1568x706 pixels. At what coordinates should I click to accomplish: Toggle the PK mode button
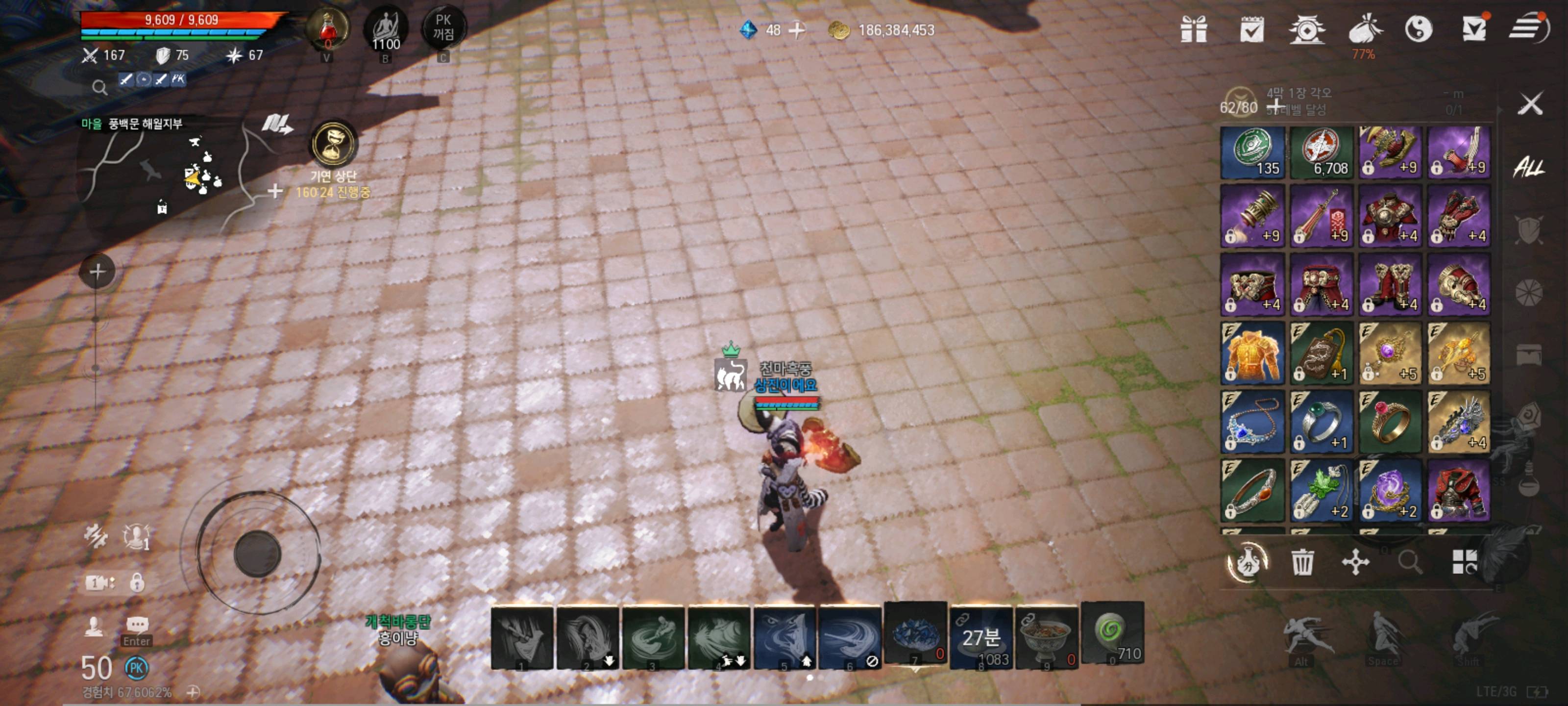point(443,28)
